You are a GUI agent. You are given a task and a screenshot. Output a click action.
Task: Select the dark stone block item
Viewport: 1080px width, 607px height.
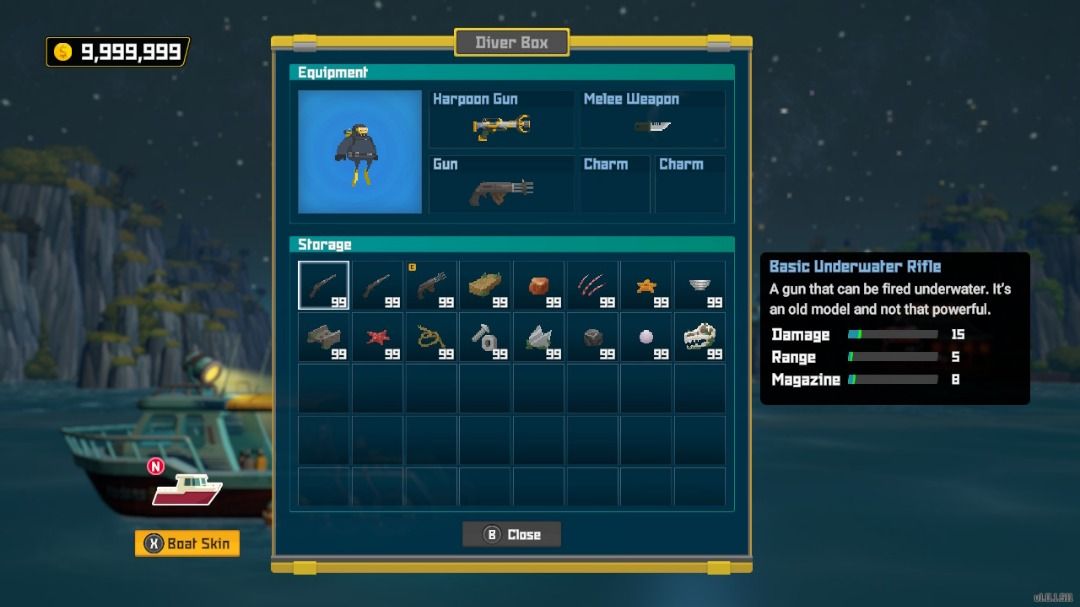tap(594, 337)
